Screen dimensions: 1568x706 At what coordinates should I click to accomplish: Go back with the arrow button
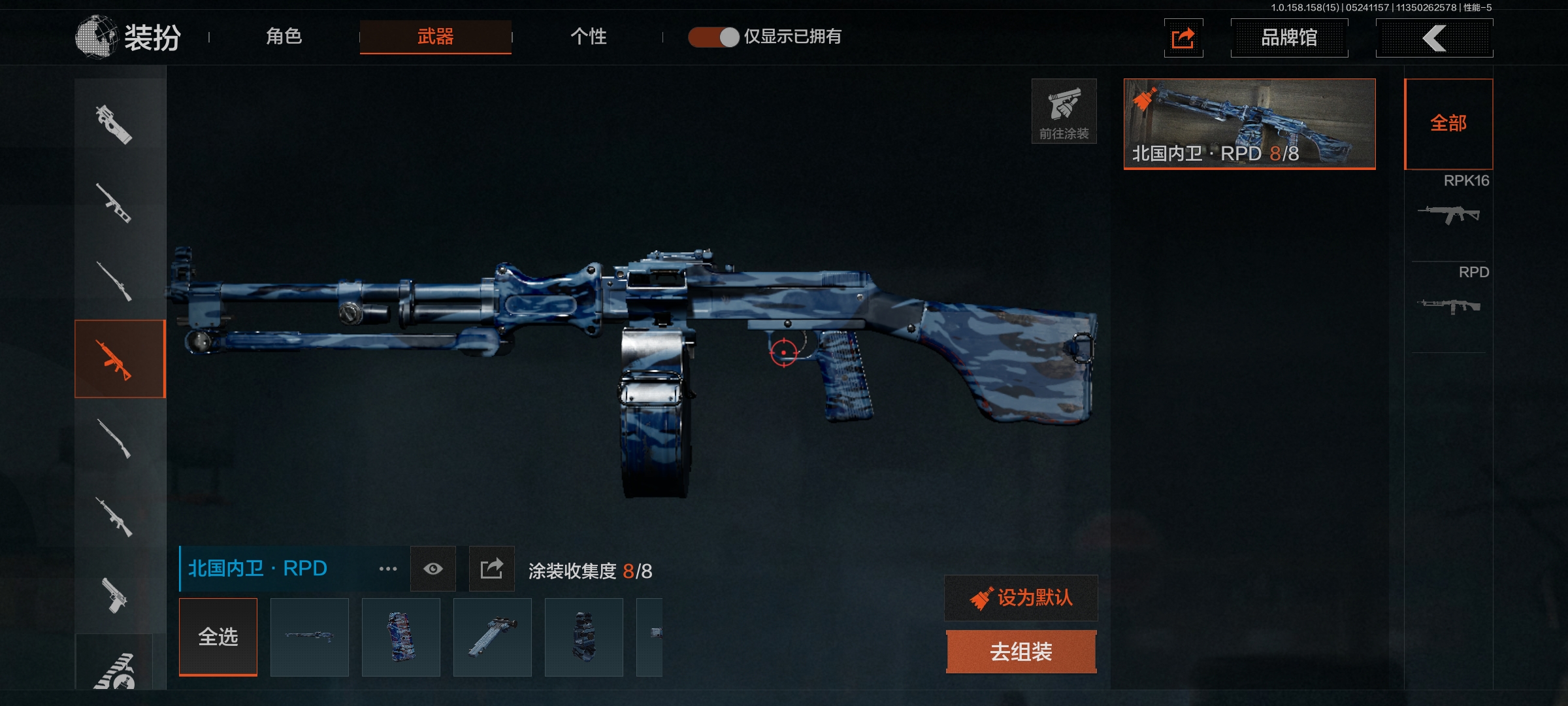click(x=1434, y=38)
